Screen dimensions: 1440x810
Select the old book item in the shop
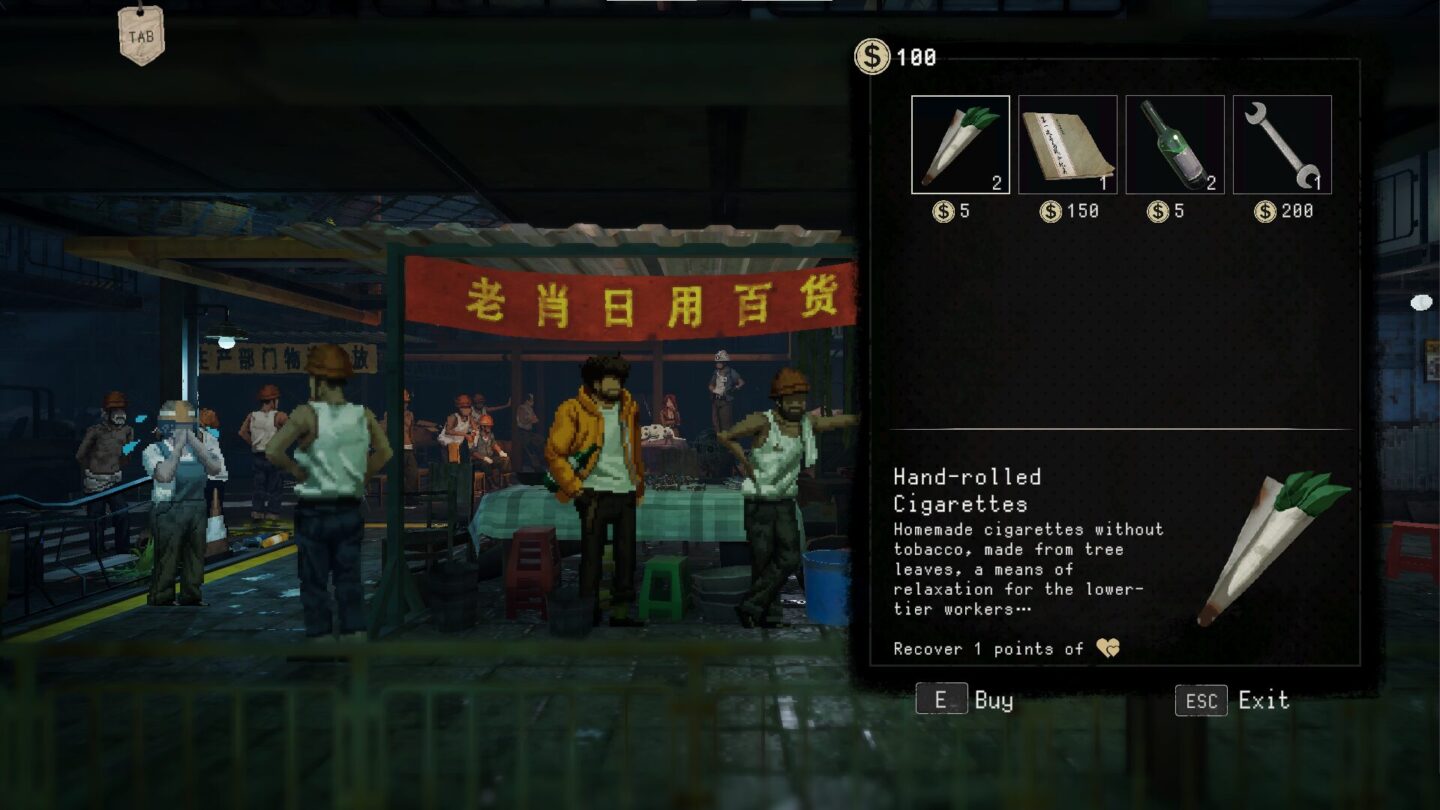pos(1068,144)
